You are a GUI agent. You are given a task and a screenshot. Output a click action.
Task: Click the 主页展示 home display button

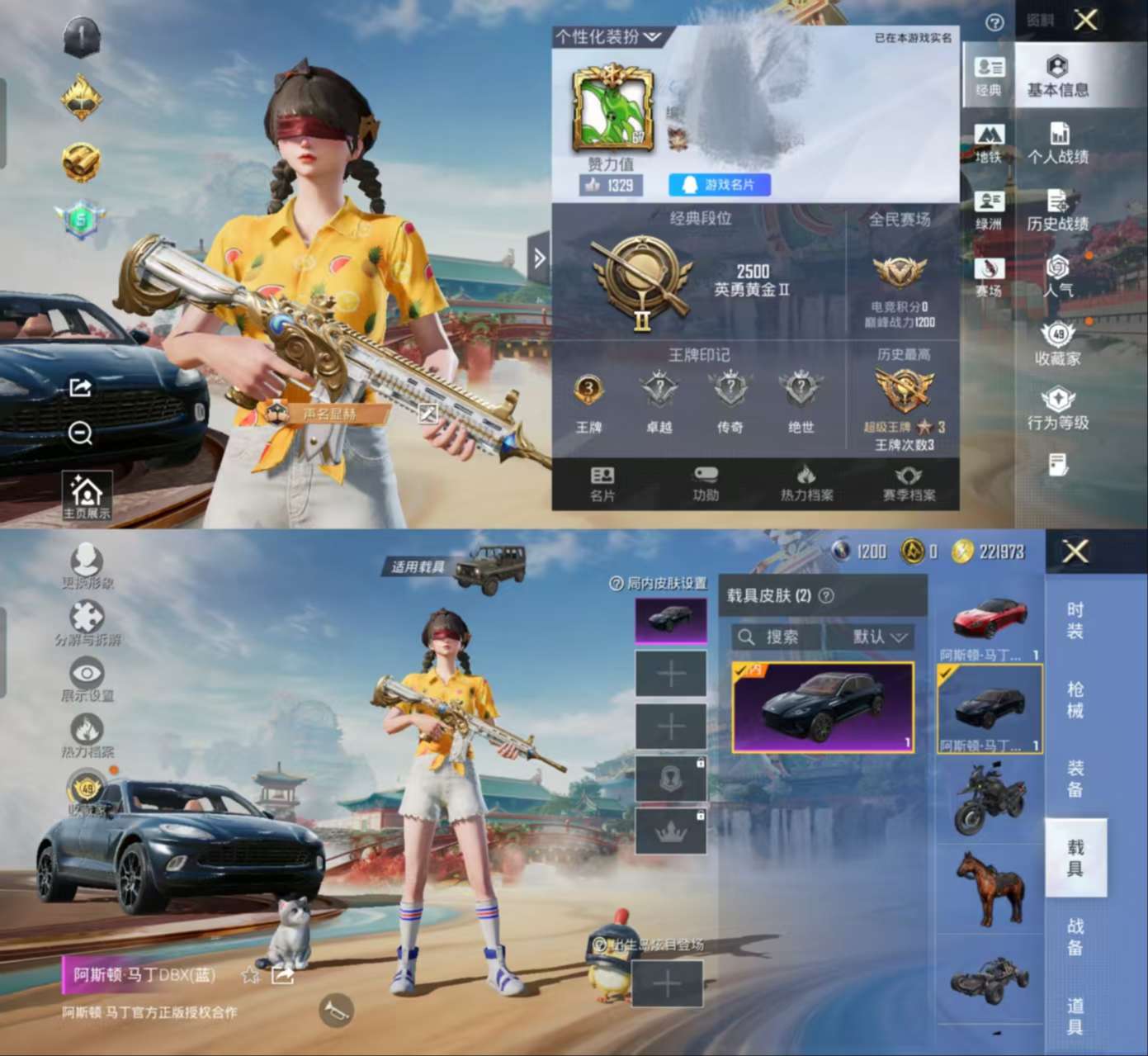87,497
